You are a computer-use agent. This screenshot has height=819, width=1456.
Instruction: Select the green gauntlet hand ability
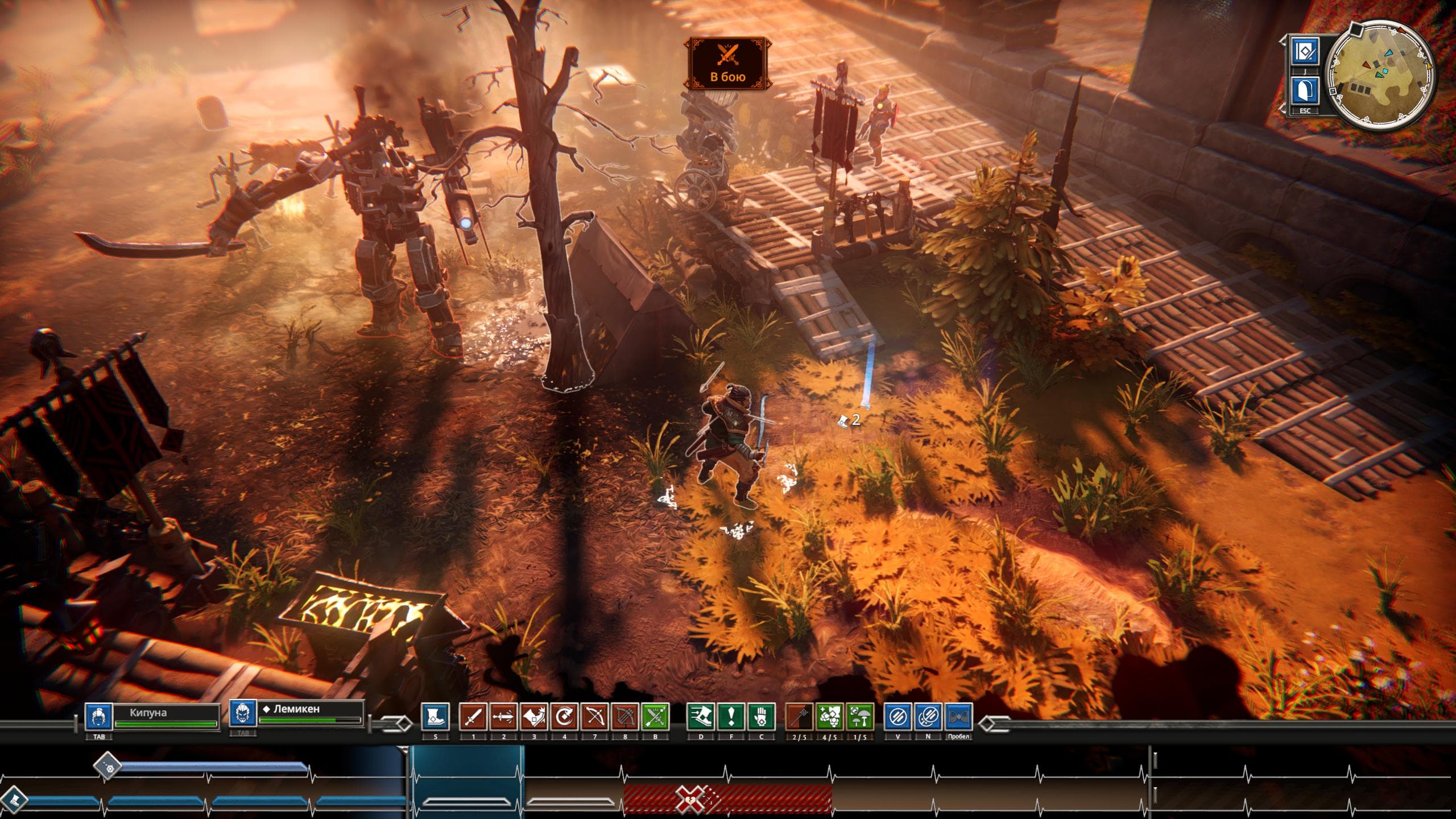click(x=761, y=717)
